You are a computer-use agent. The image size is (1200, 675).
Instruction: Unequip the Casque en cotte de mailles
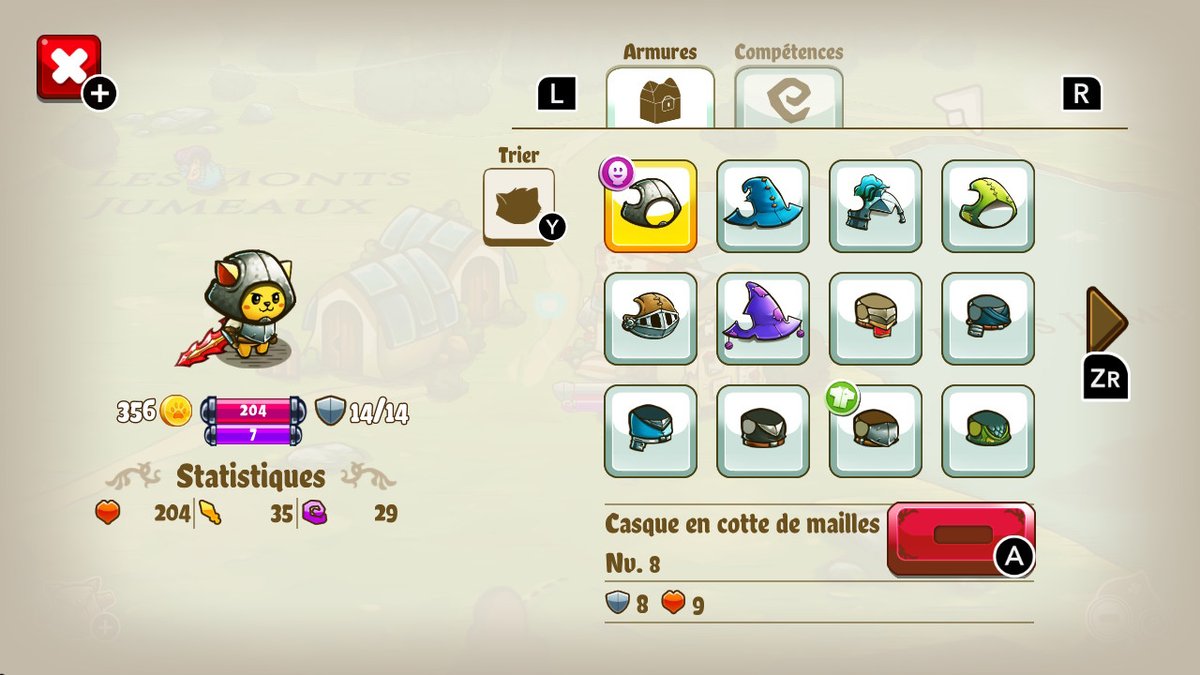(x=961, y=538)
